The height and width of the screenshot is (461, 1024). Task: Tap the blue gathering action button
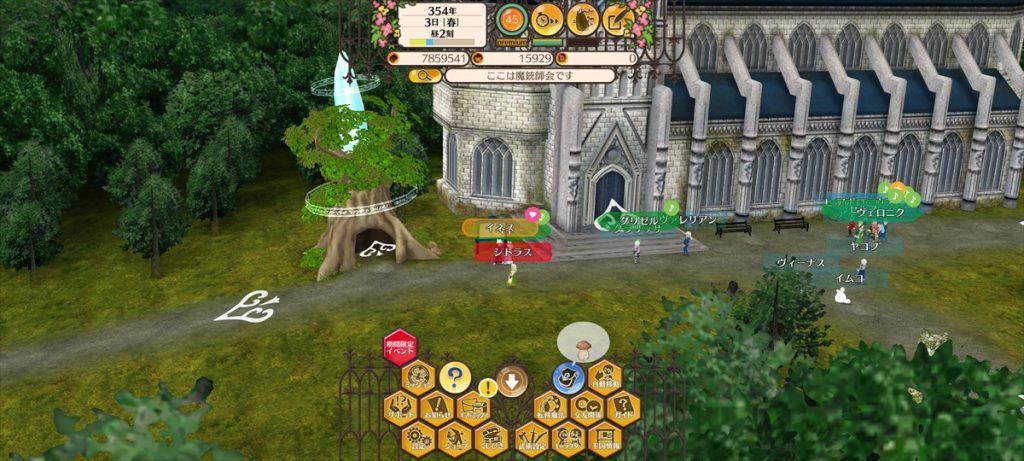click(569, 378)
